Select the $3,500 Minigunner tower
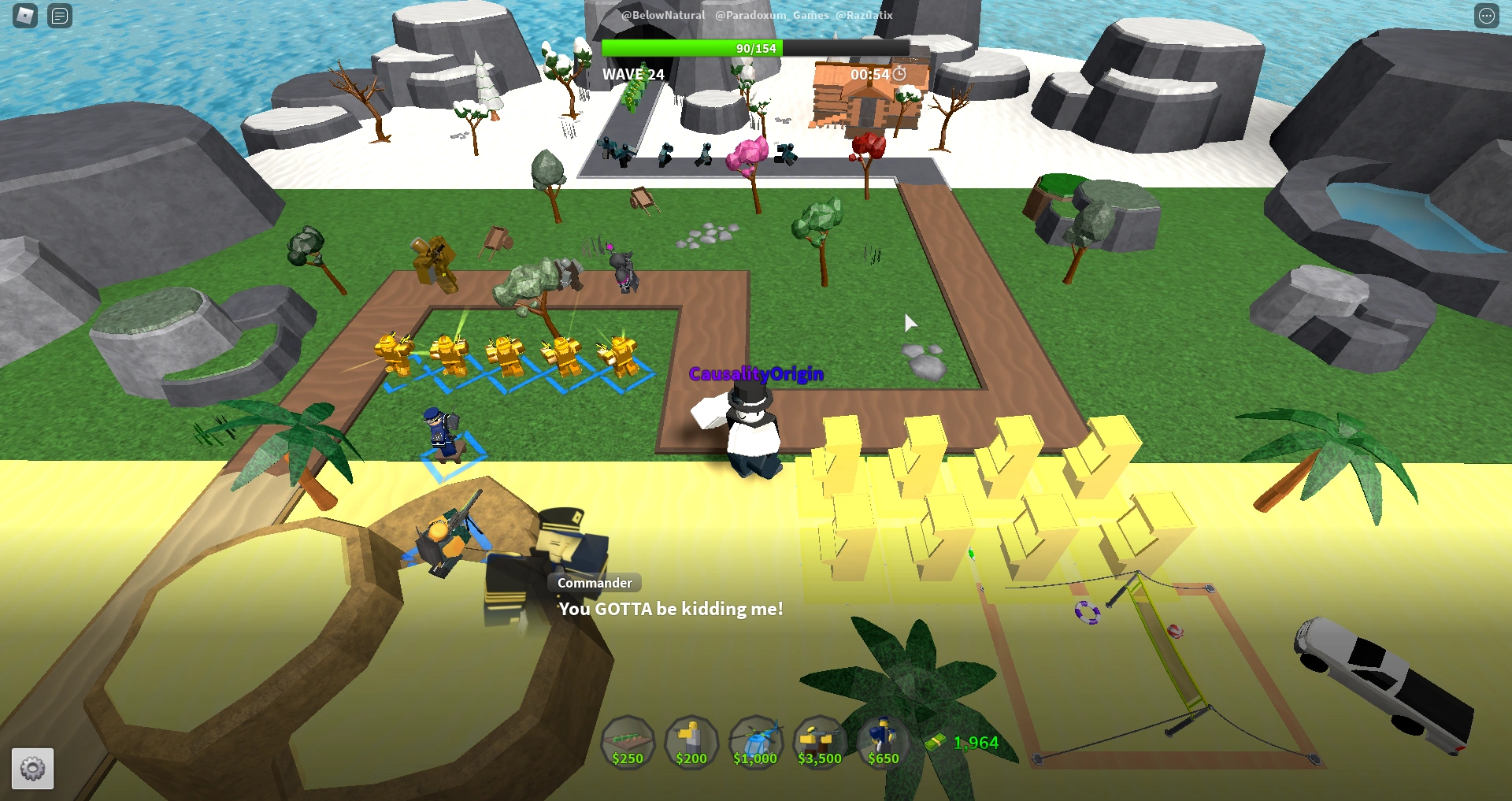 point(819,741)
